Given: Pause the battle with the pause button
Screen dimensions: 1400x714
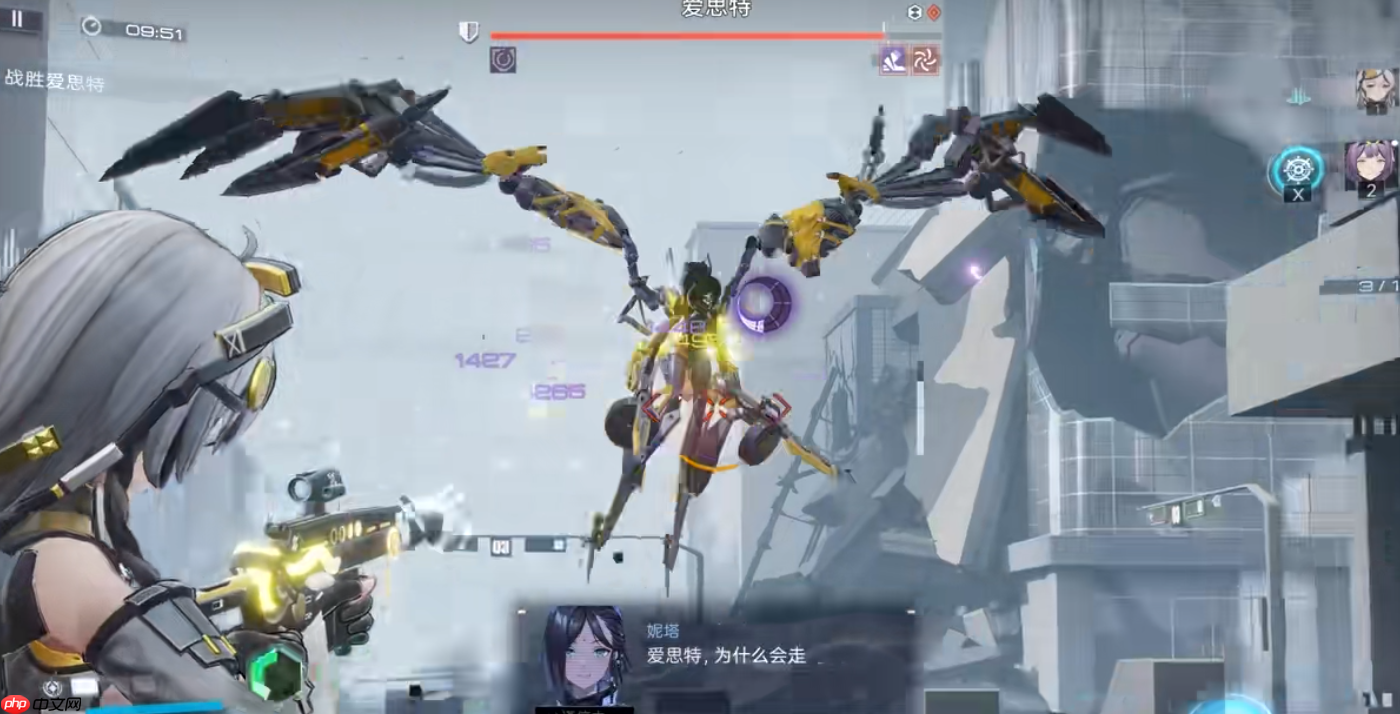Looking at the screenshot, I should pyautogui.click(x=17, y=19).
